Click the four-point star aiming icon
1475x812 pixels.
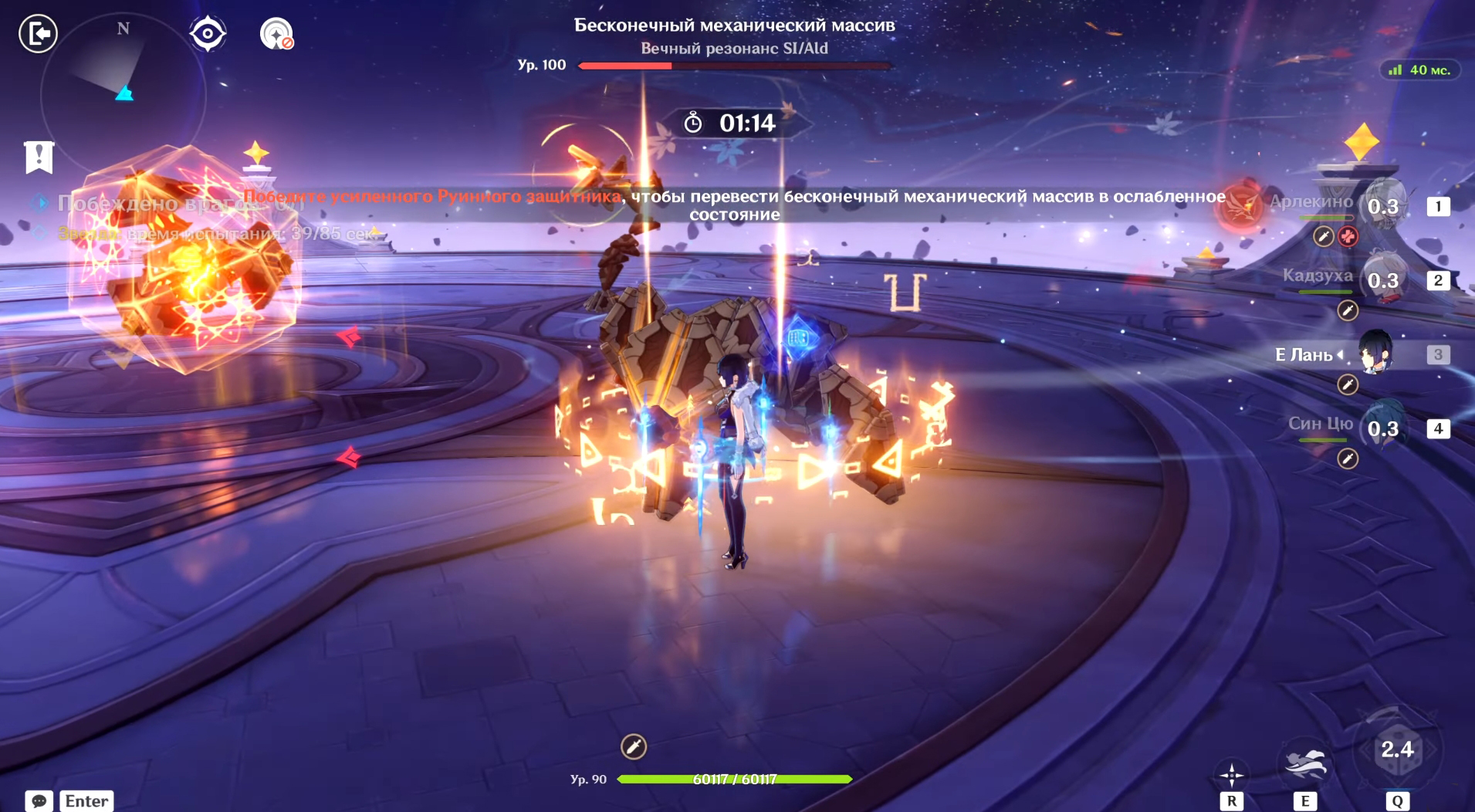point(1231,774)
